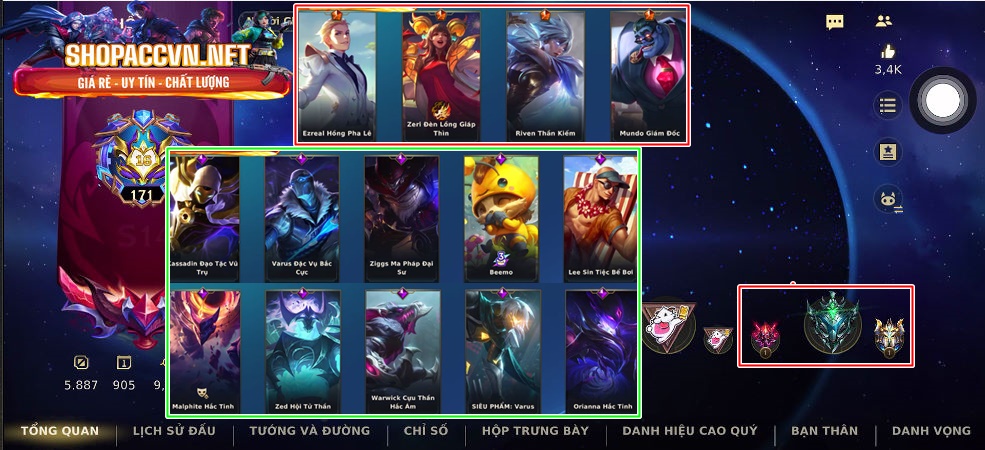
Task: View the Danh Vọng tab
Action: pyautogui.click(x=931, y=431)
